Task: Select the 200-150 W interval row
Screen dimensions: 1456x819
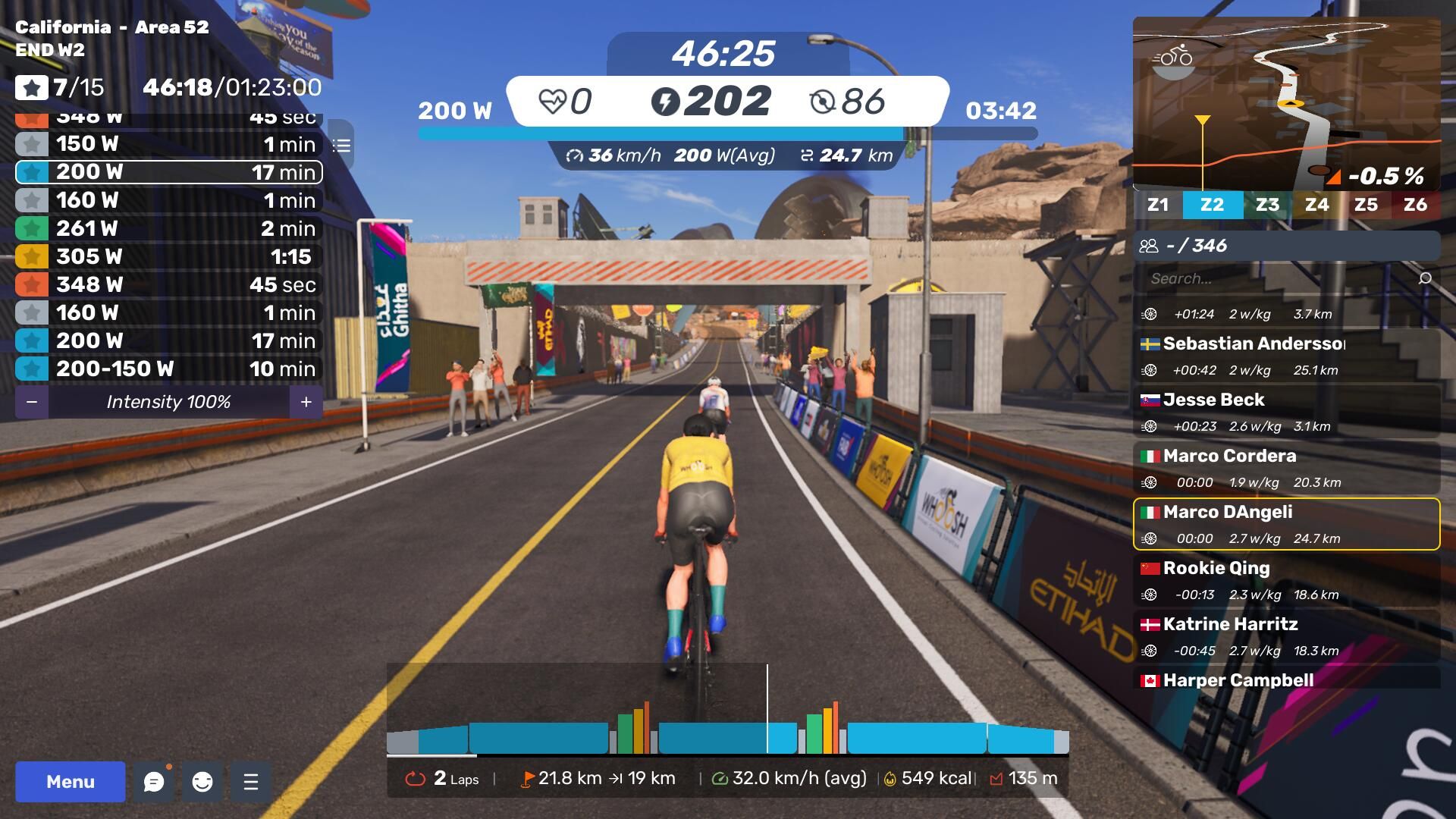Action: (168, 369)
